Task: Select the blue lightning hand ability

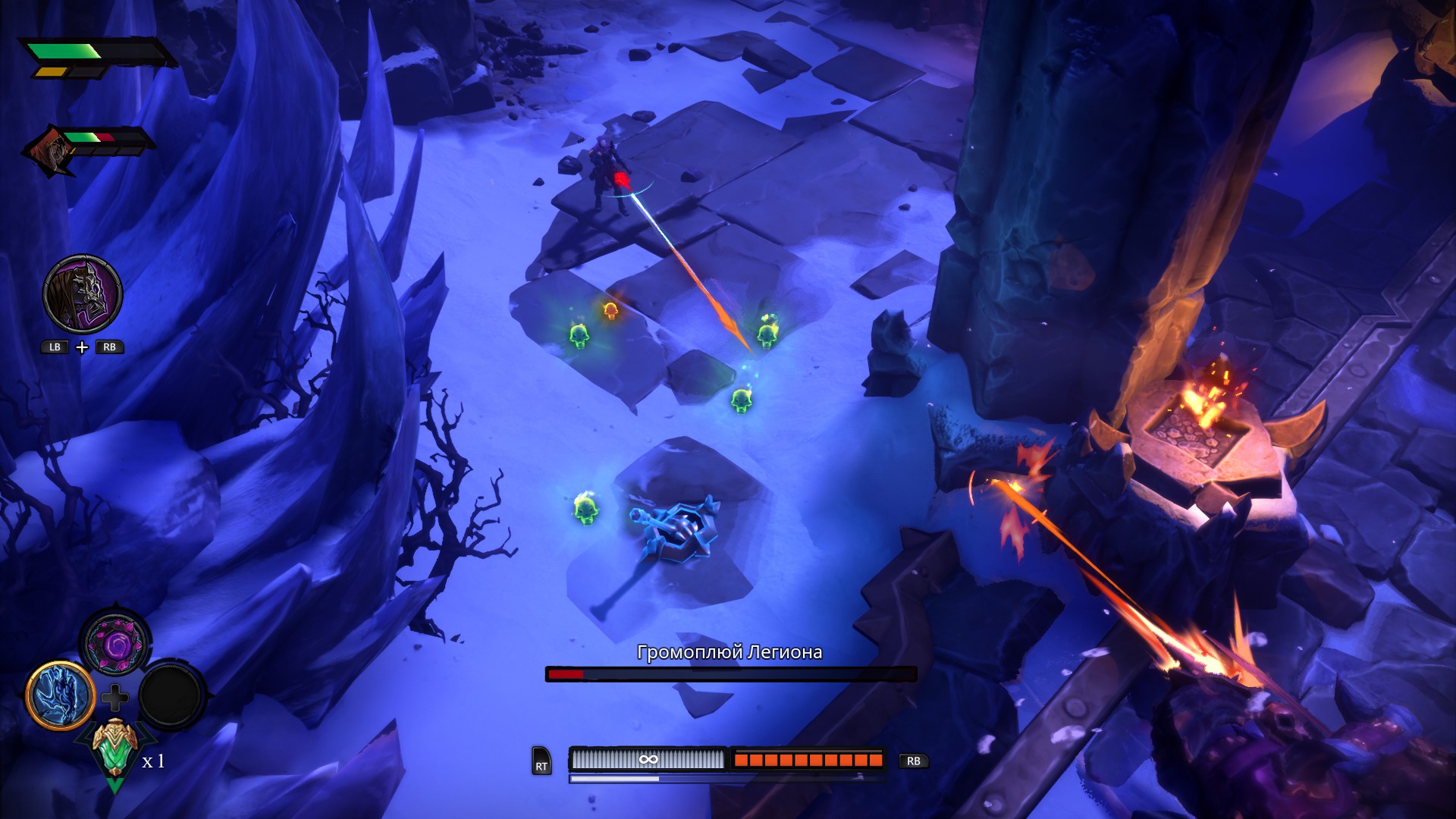Action: pyautogui.click(x=61, y=695)
